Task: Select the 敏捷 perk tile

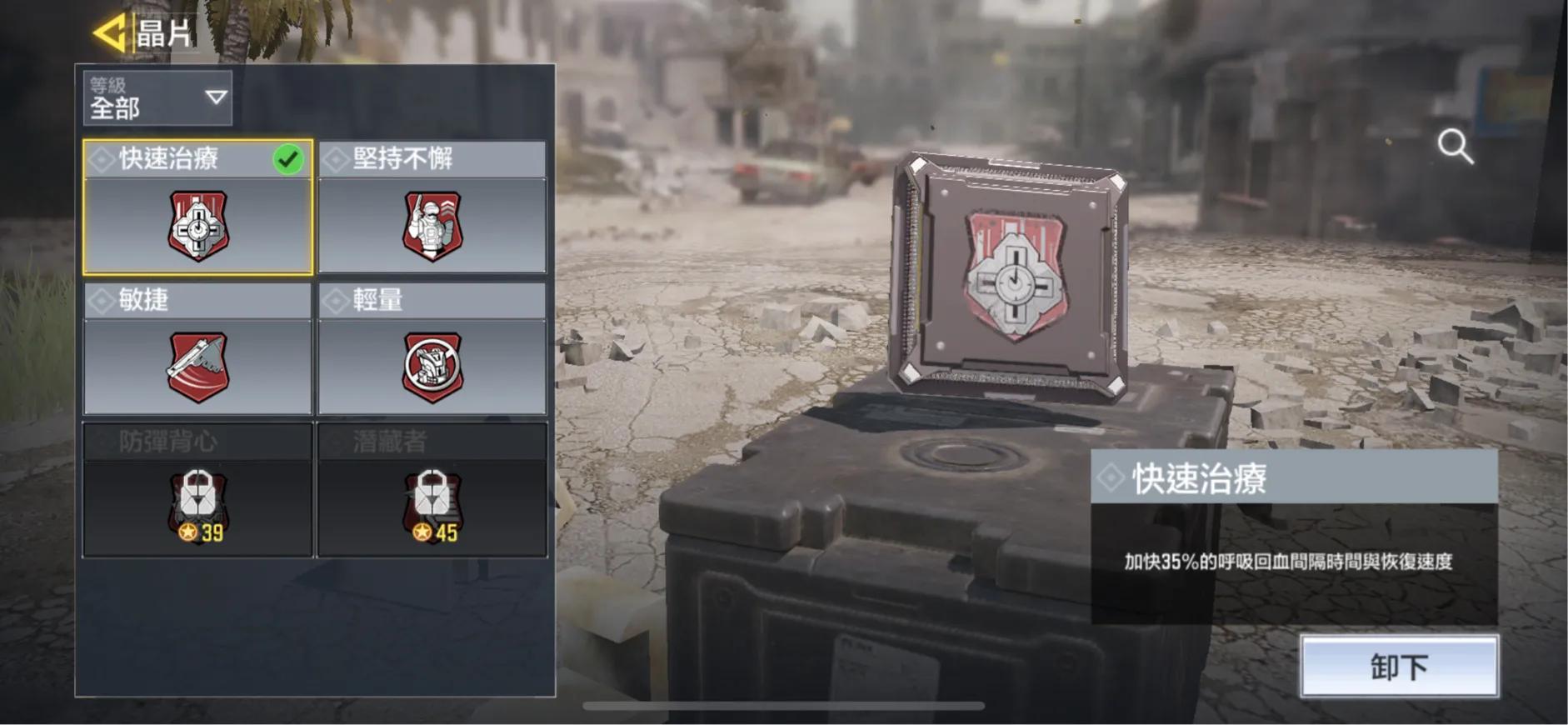Action: [198, 349]
